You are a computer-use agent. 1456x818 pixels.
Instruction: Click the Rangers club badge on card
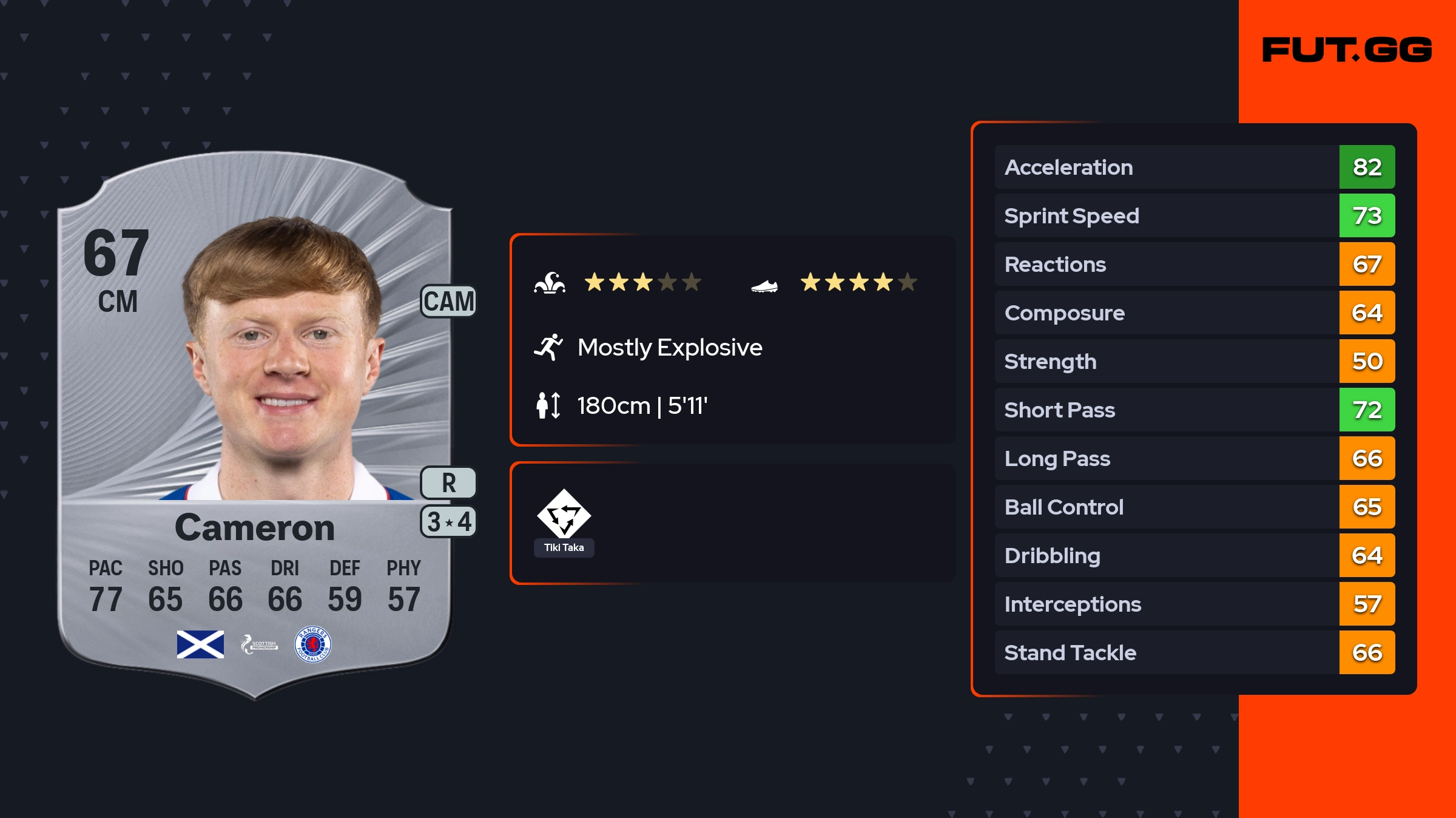coord(312,644)
